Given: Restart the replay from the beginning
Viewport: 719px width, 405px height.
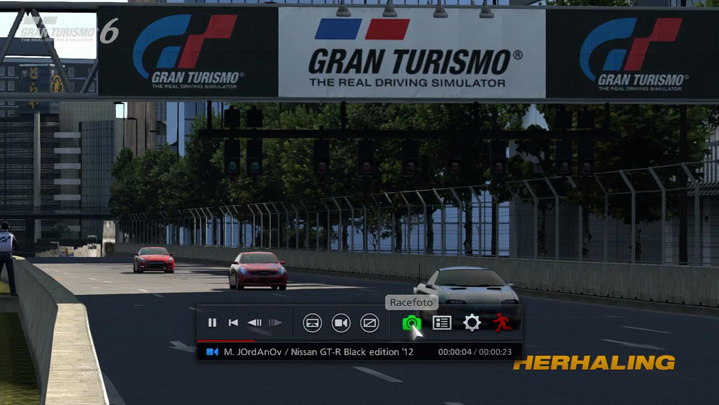Looking at the screenshot, I should coord(233,323).
